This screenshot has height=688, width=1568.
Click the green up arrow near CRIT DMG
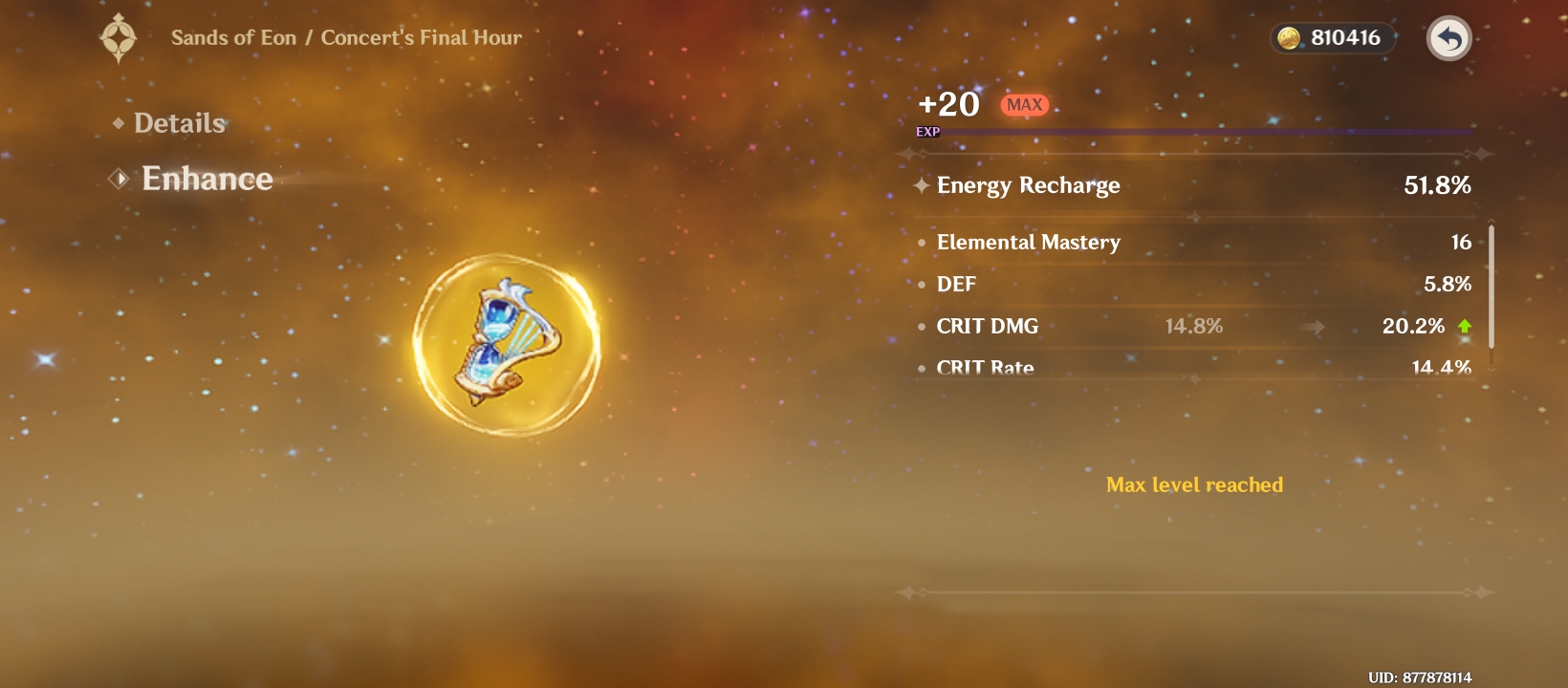coord(1466,326)
